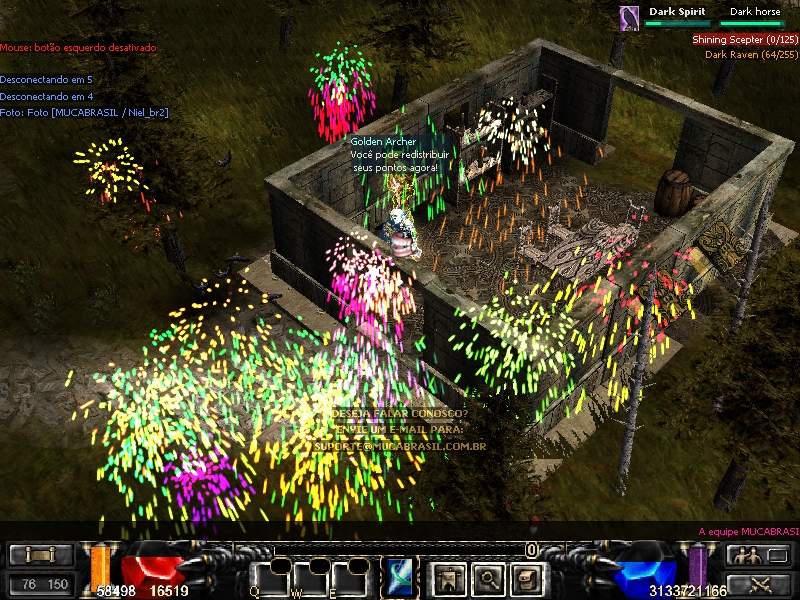
Task: Select the Dark Spirit raven portrait
Action: tap(629, 18)
